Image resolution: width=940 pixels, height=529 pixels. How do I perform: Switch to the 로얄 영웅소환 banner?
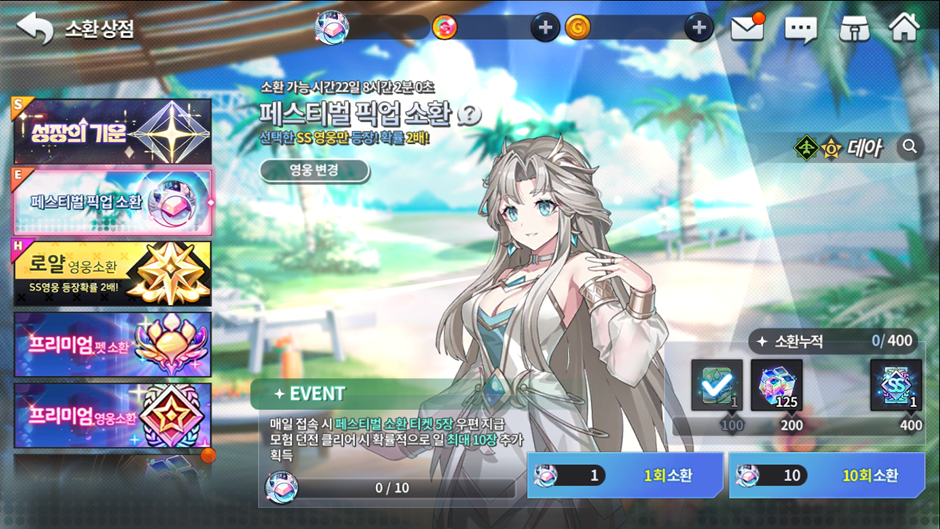coord(112,272)
